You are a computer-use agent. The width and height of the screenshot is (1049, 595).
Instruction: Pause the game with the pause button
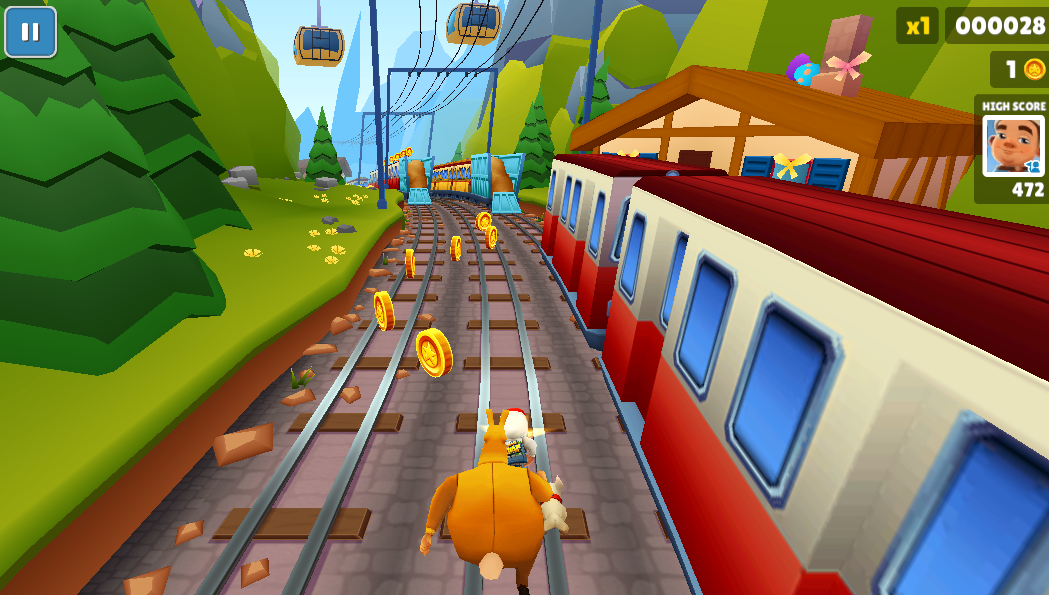[30, 31]
